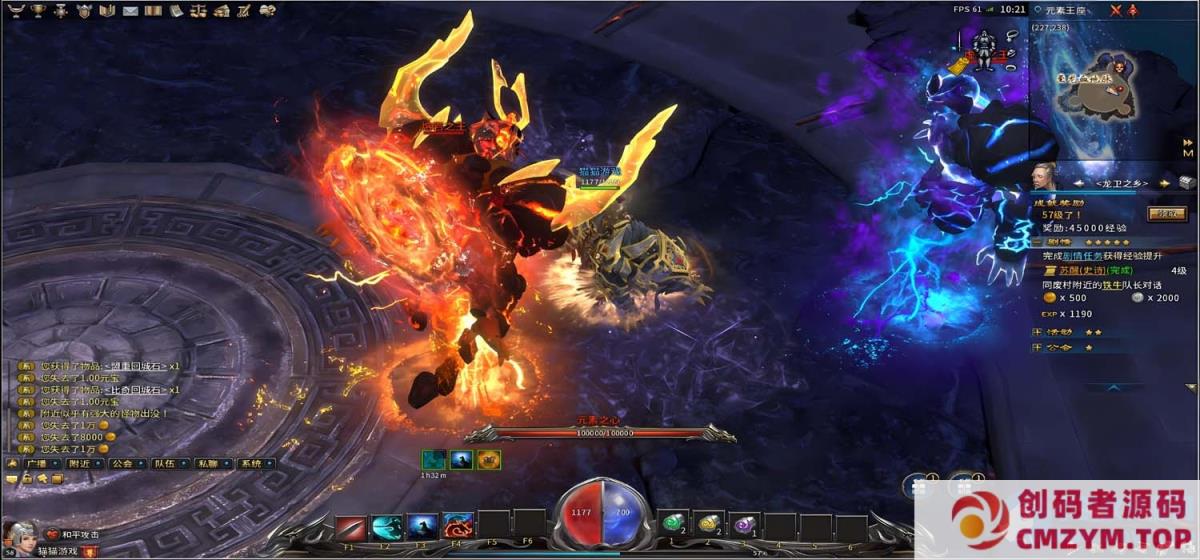1200x560 pixels.
Task: Use the green potion quick slot
Action: 673,524
